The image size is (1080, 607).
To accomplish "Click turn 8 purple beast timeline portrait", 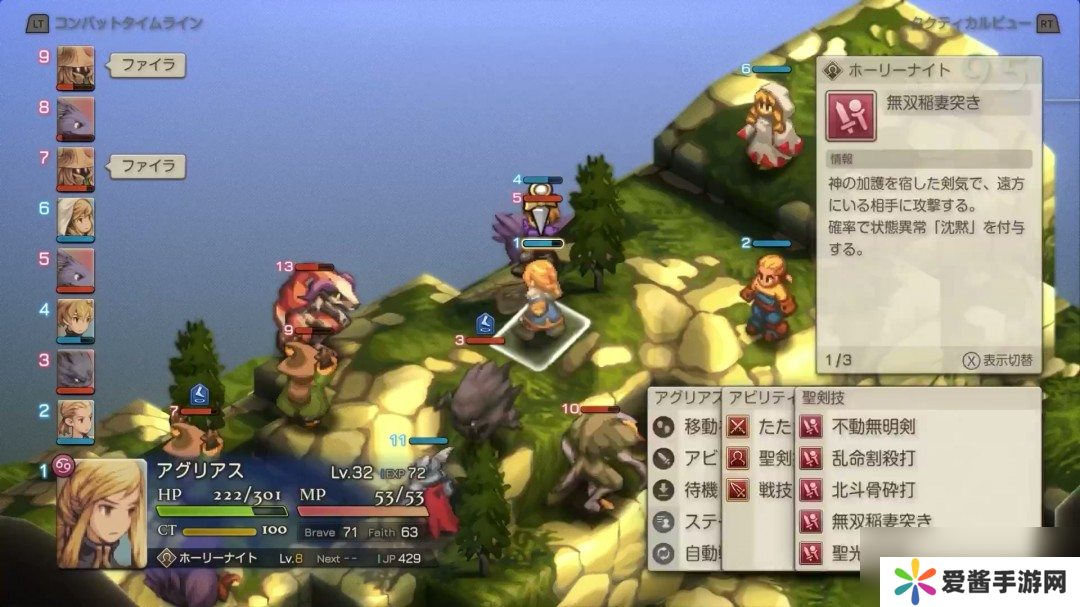I will tap(76, 118).
